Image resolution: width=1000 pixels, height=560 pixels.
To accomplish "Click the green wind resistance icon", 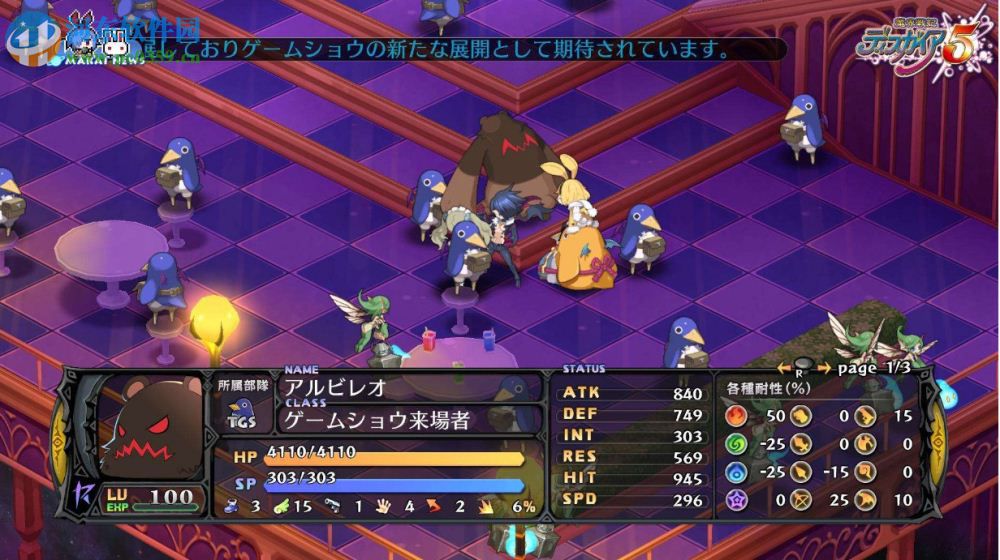I will [736, 443].
